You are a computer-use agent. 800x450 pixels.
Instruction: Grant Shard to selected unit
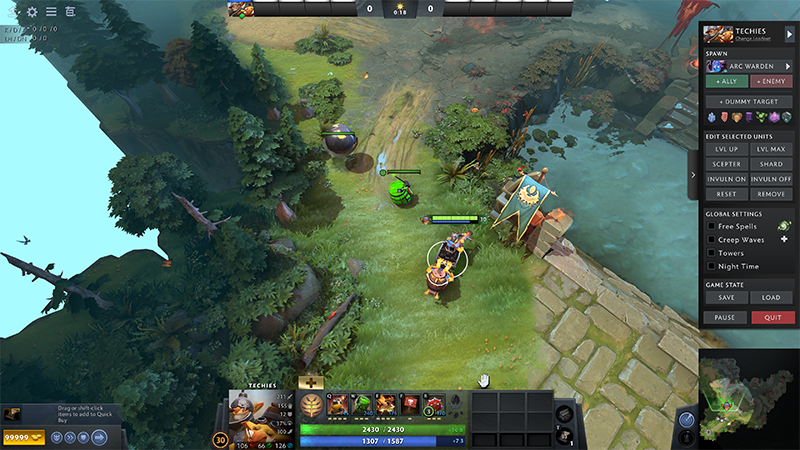click(772, 164)
